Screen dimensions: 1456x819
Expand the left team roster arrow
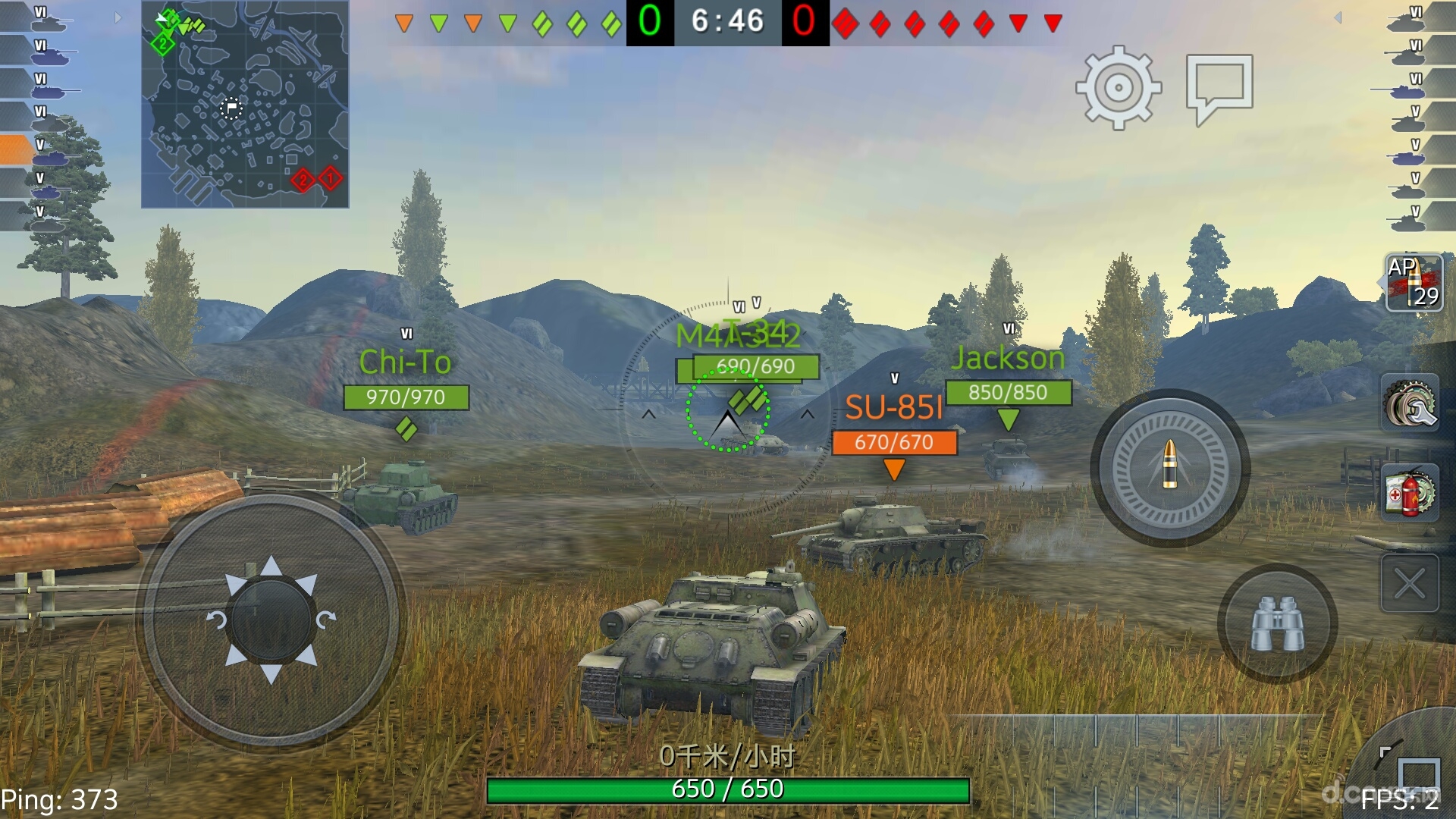pyautogui.click(x=118, y=17)
